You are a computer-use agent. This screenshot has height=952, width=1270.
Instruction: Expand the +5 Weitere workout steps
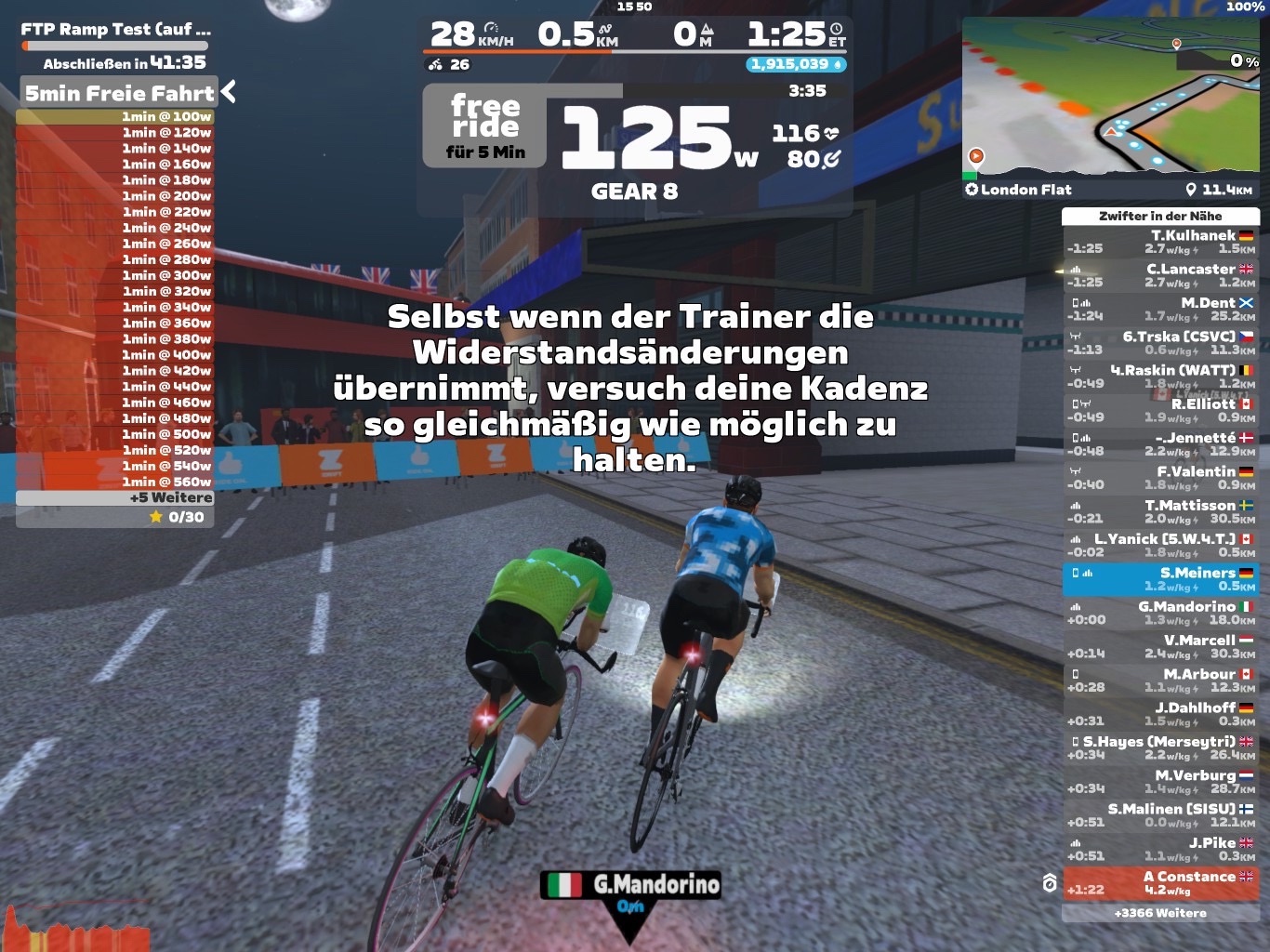coord(115,497)
